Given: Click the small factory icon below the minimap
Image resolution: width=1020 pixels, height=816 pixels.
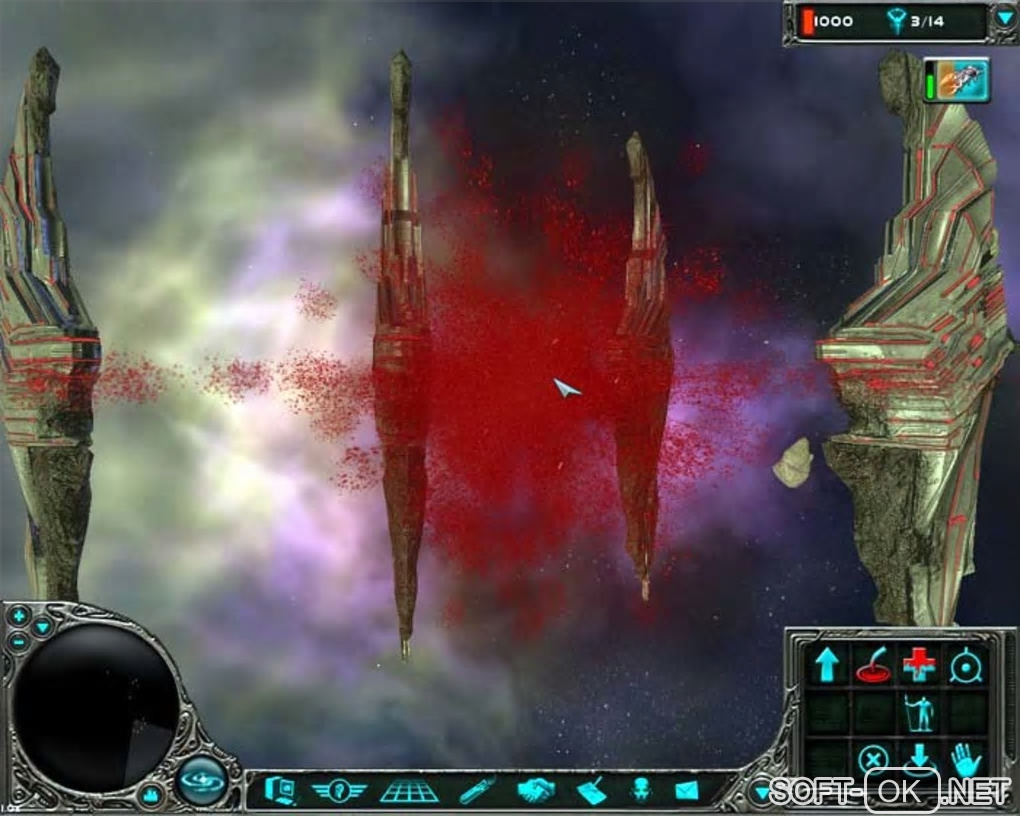Looking at the screenshot, I should coord(152,795).
